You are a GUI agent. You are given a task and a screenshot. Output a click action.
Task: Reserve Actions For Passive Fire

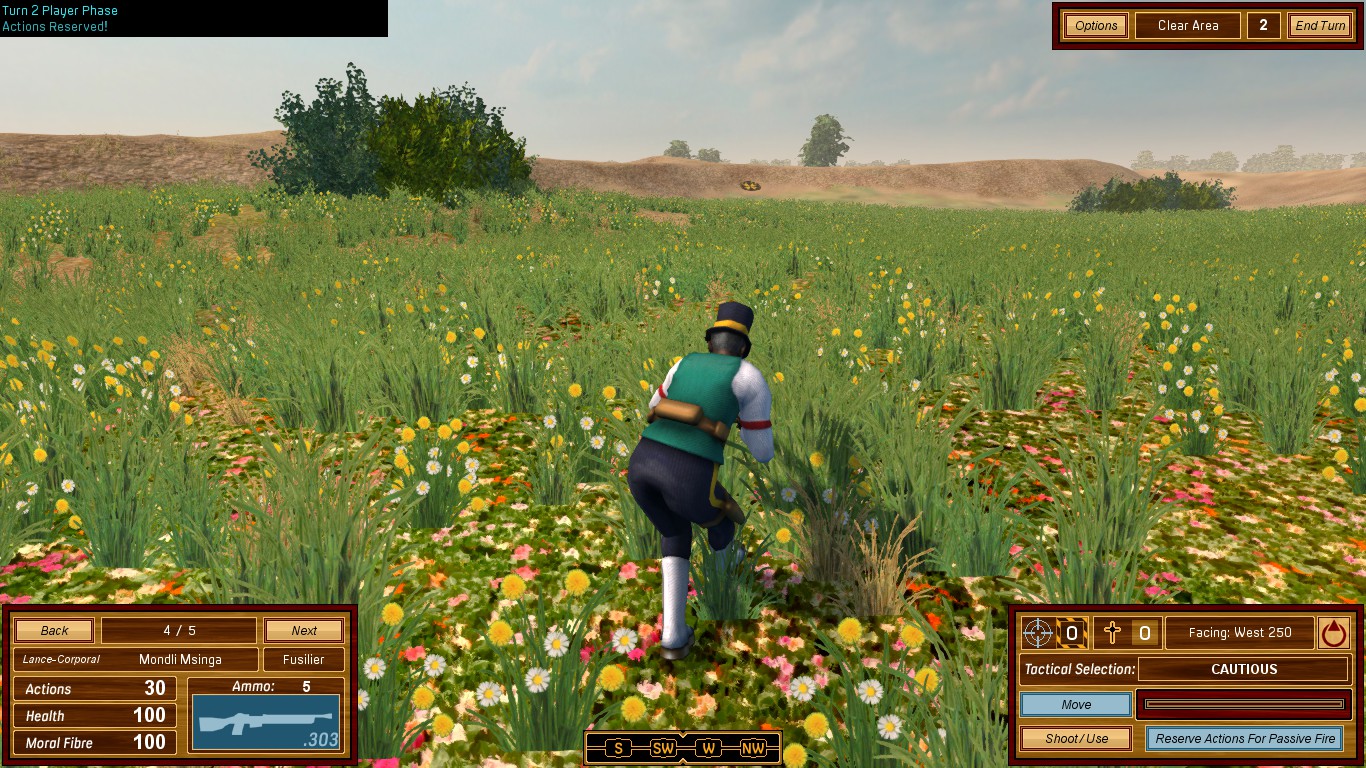[x=1245, y=739]
